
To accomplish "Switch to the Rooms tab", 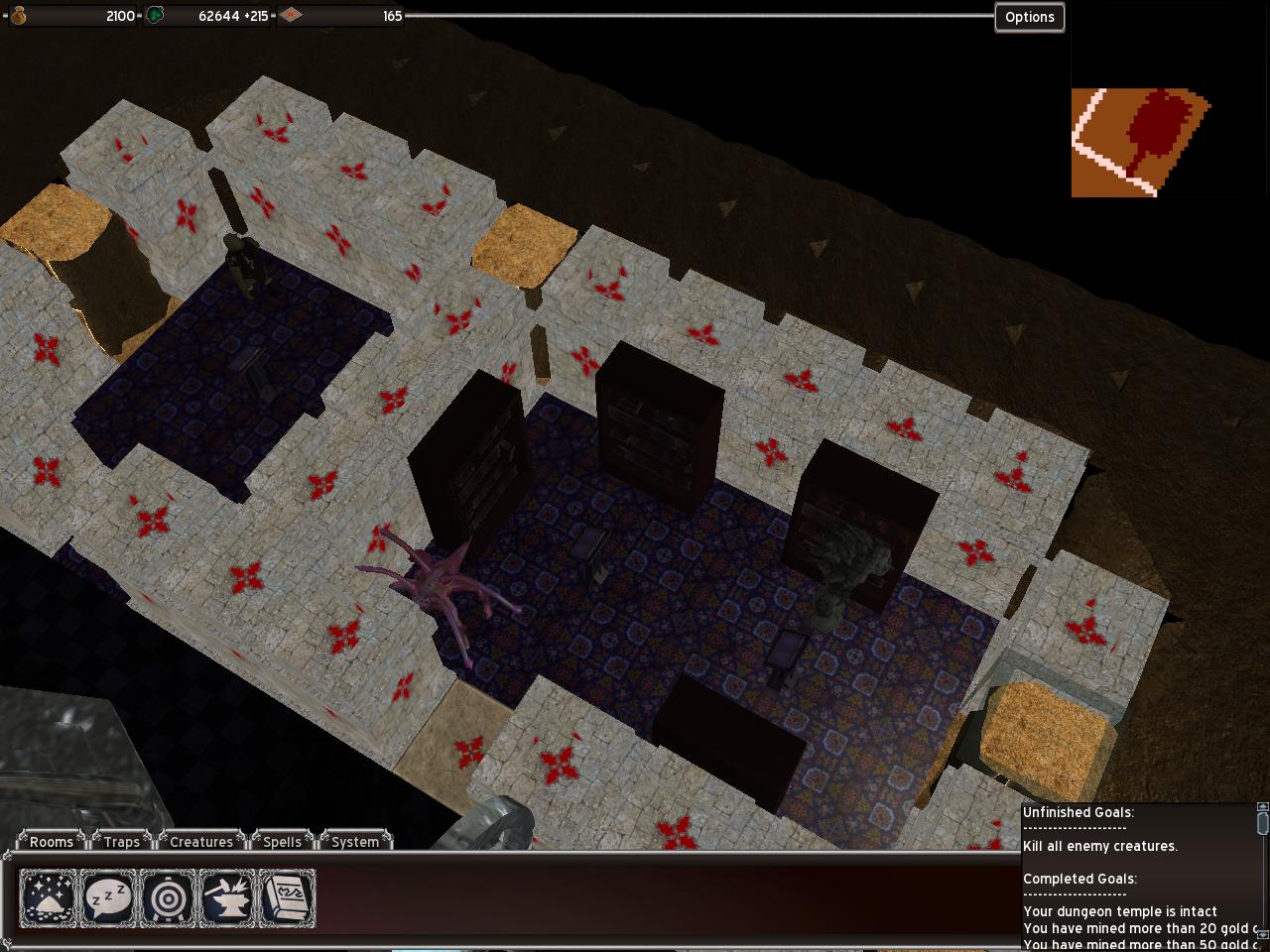I will pyautogui.click(x=52, y=842).
